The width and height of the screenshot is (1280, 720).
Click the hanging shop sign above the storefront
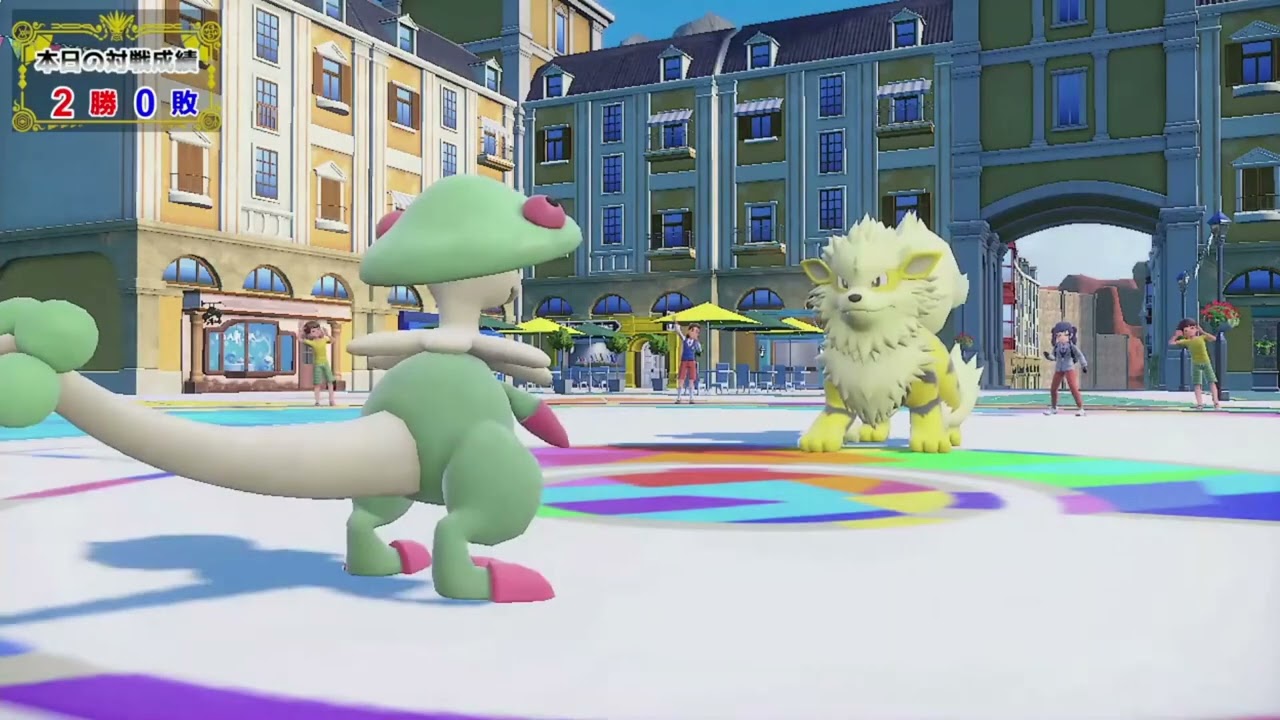[x=213, y=317]
